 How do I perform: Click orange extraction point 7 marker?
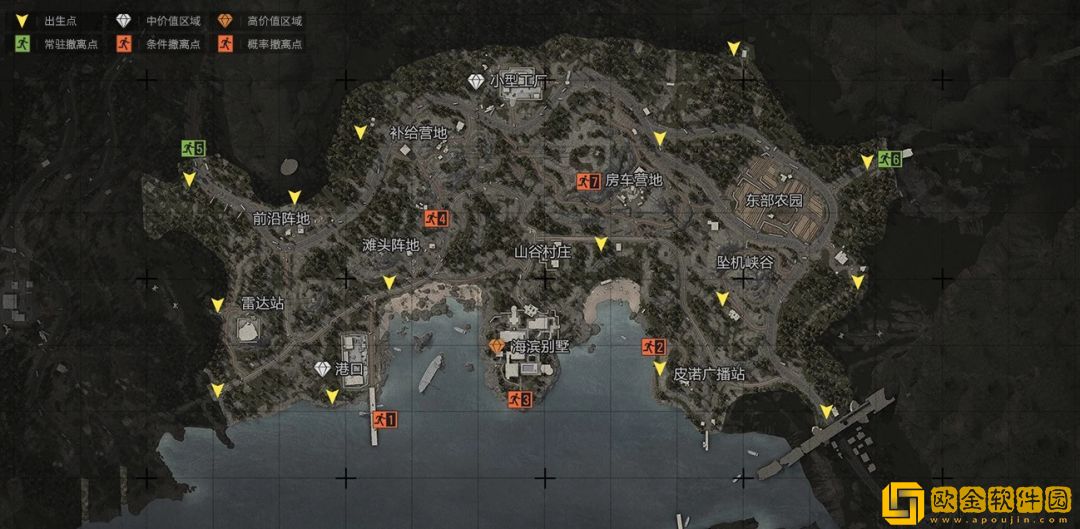point(587,181)
